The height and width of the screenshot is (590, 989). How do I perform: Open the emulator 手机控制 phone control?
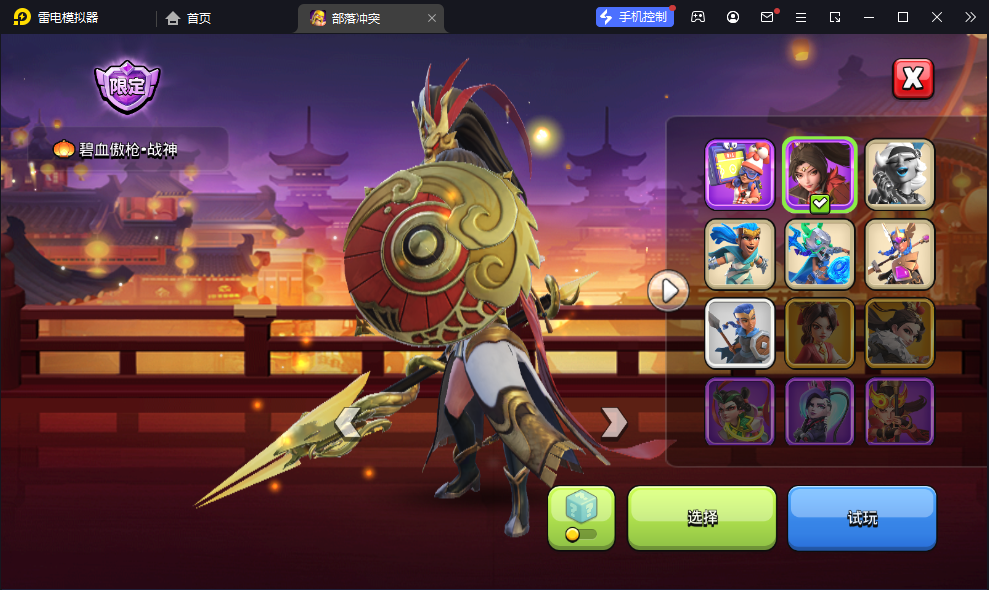tap(634, 17)
